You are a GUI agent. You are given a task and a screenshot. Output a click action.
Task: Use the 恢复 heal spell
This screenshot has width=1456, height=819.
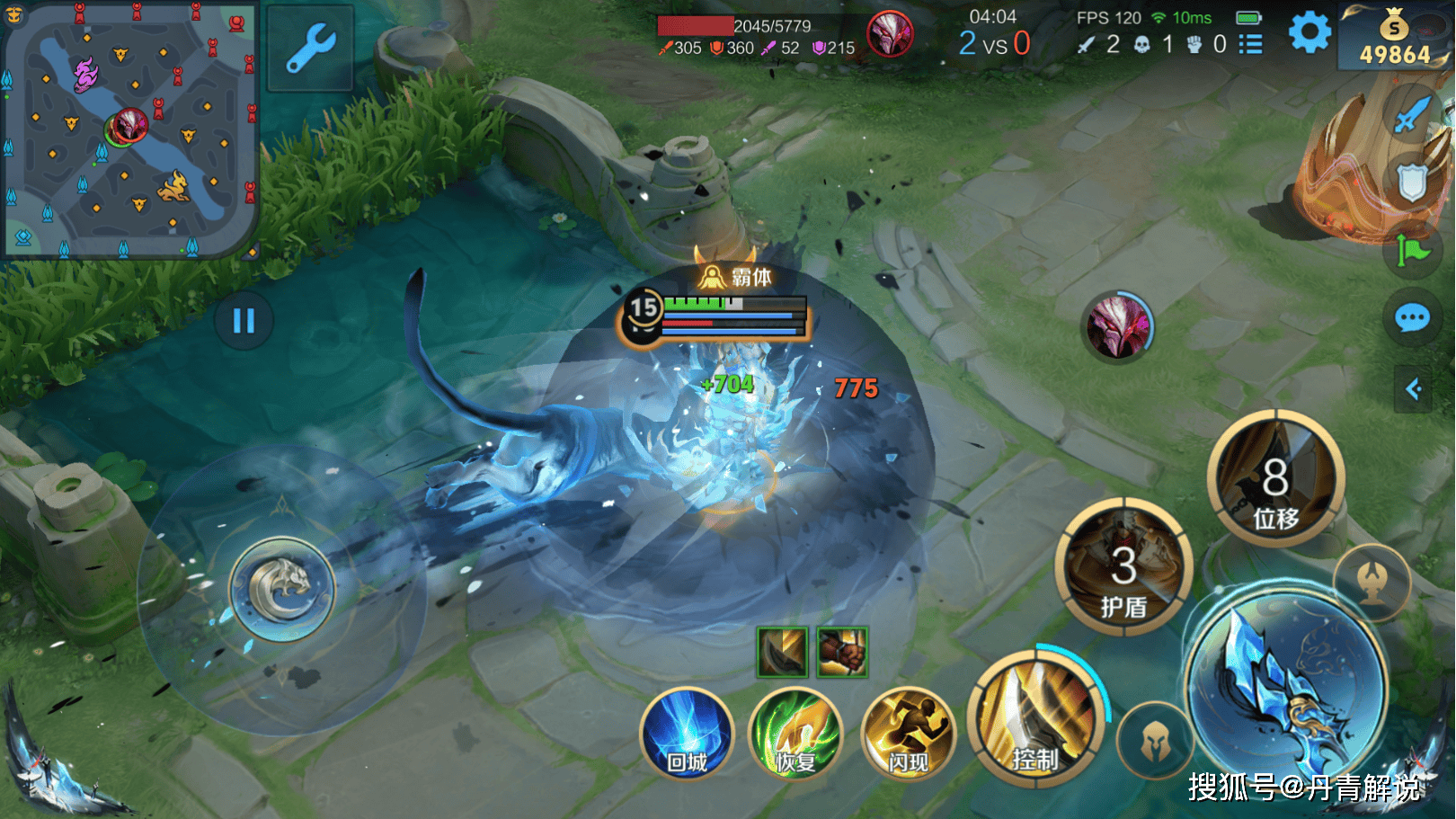click(795, 734)
